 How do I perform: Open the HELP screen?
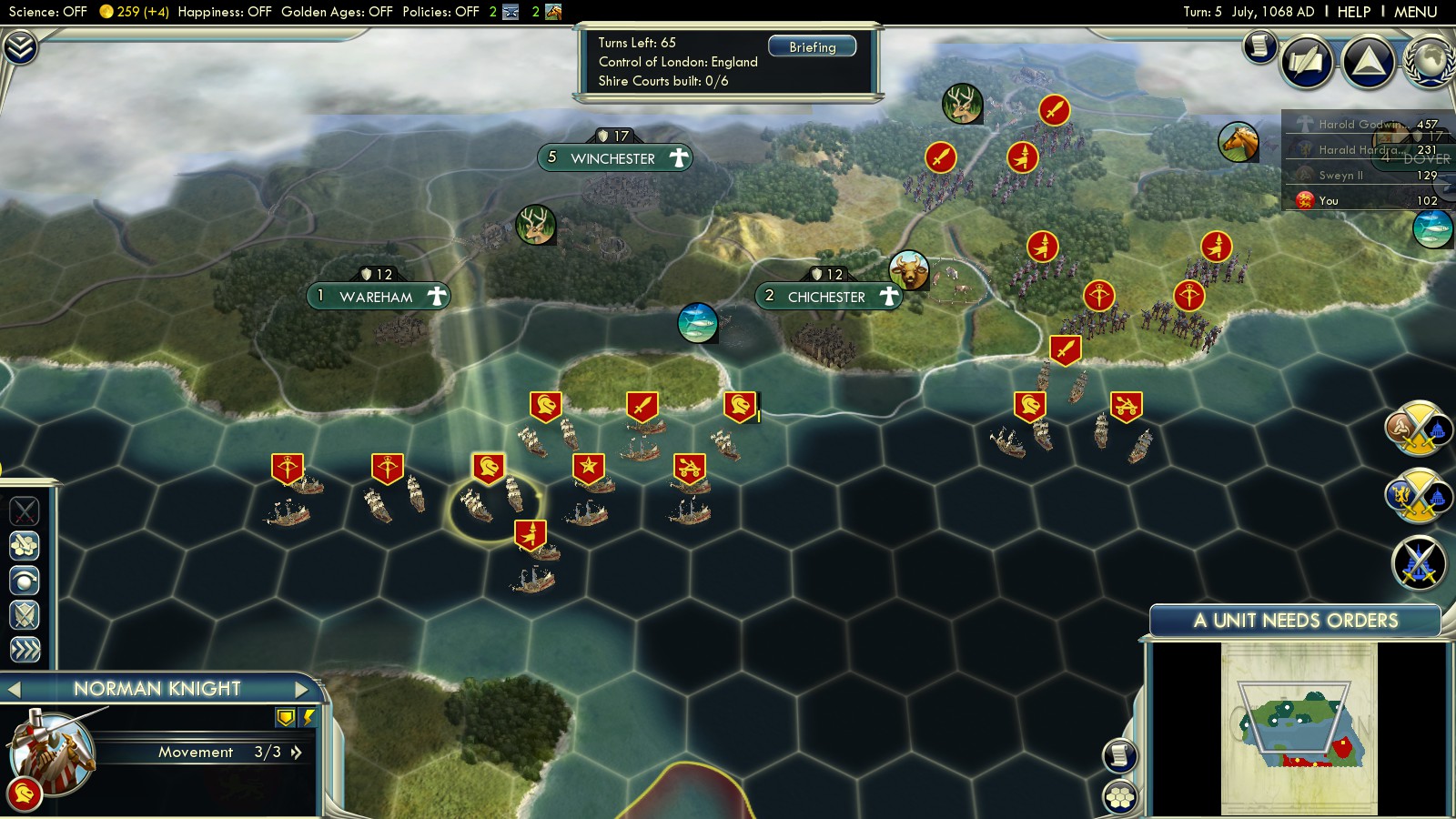coord(1353,12)
